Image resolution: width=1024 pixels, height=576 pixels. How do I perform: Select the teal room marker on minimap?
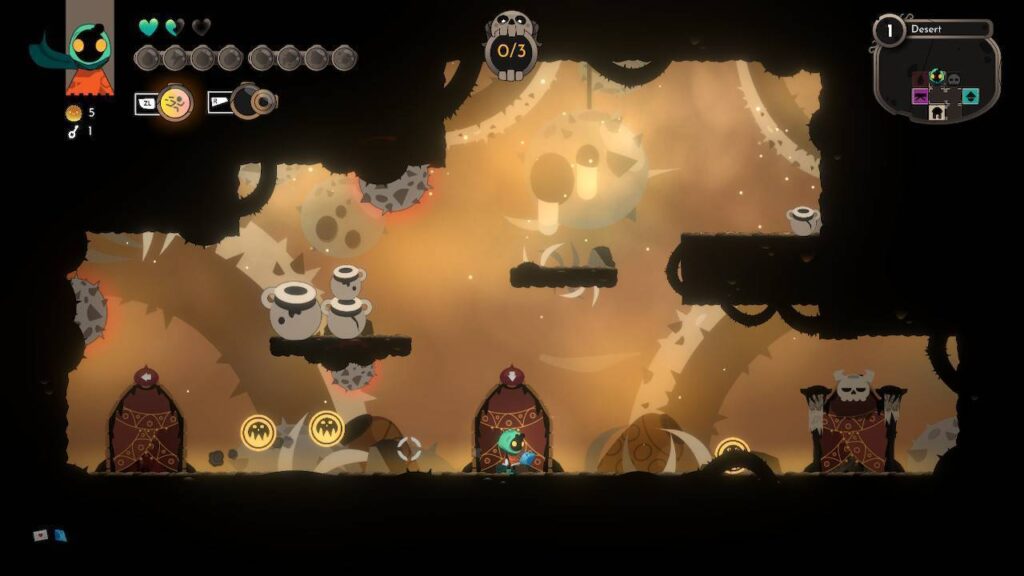970,96
